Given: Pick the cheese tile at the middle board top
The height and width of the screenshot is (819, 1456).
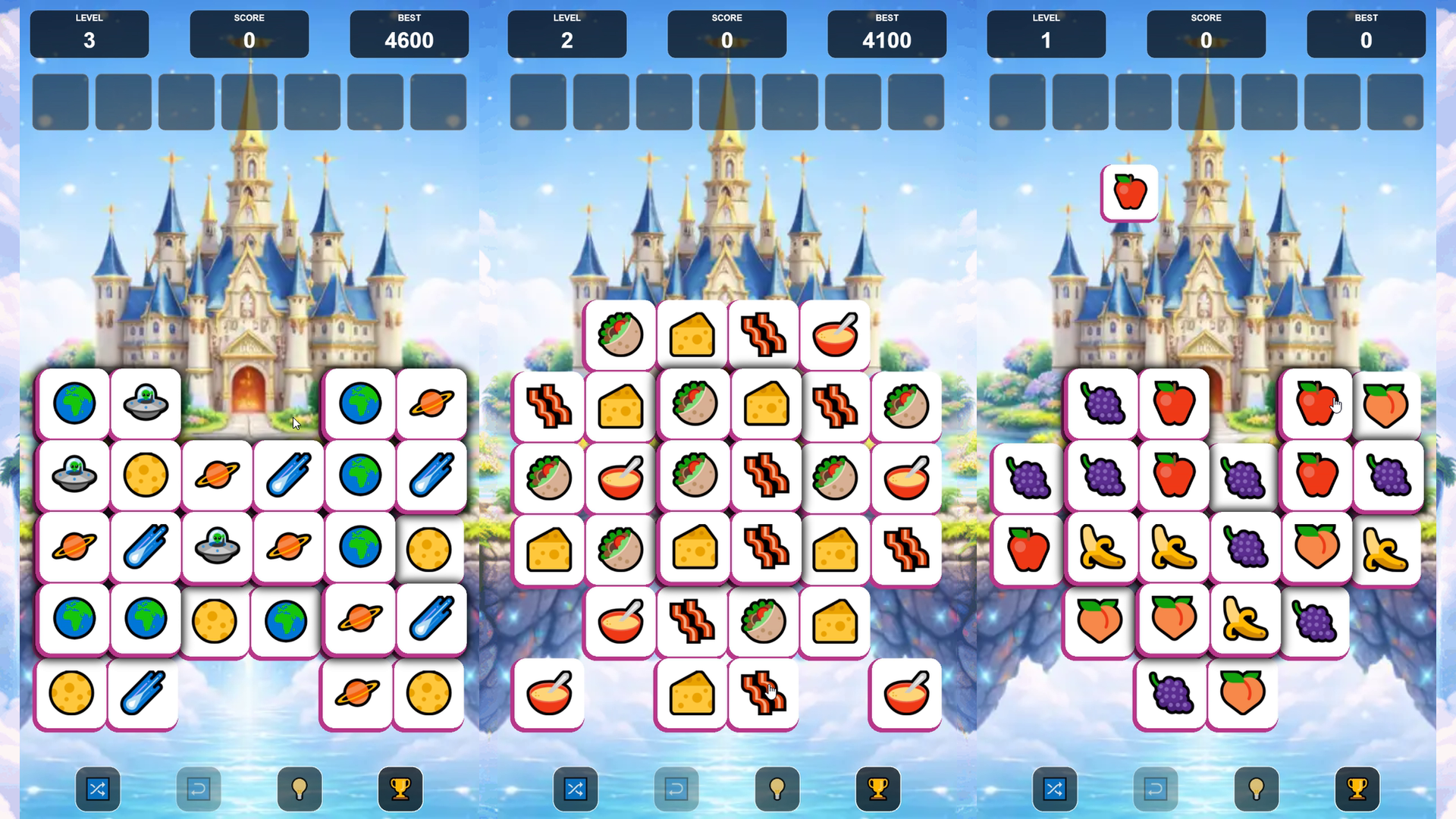Looking at the screenshot, I should pos(692,334).
